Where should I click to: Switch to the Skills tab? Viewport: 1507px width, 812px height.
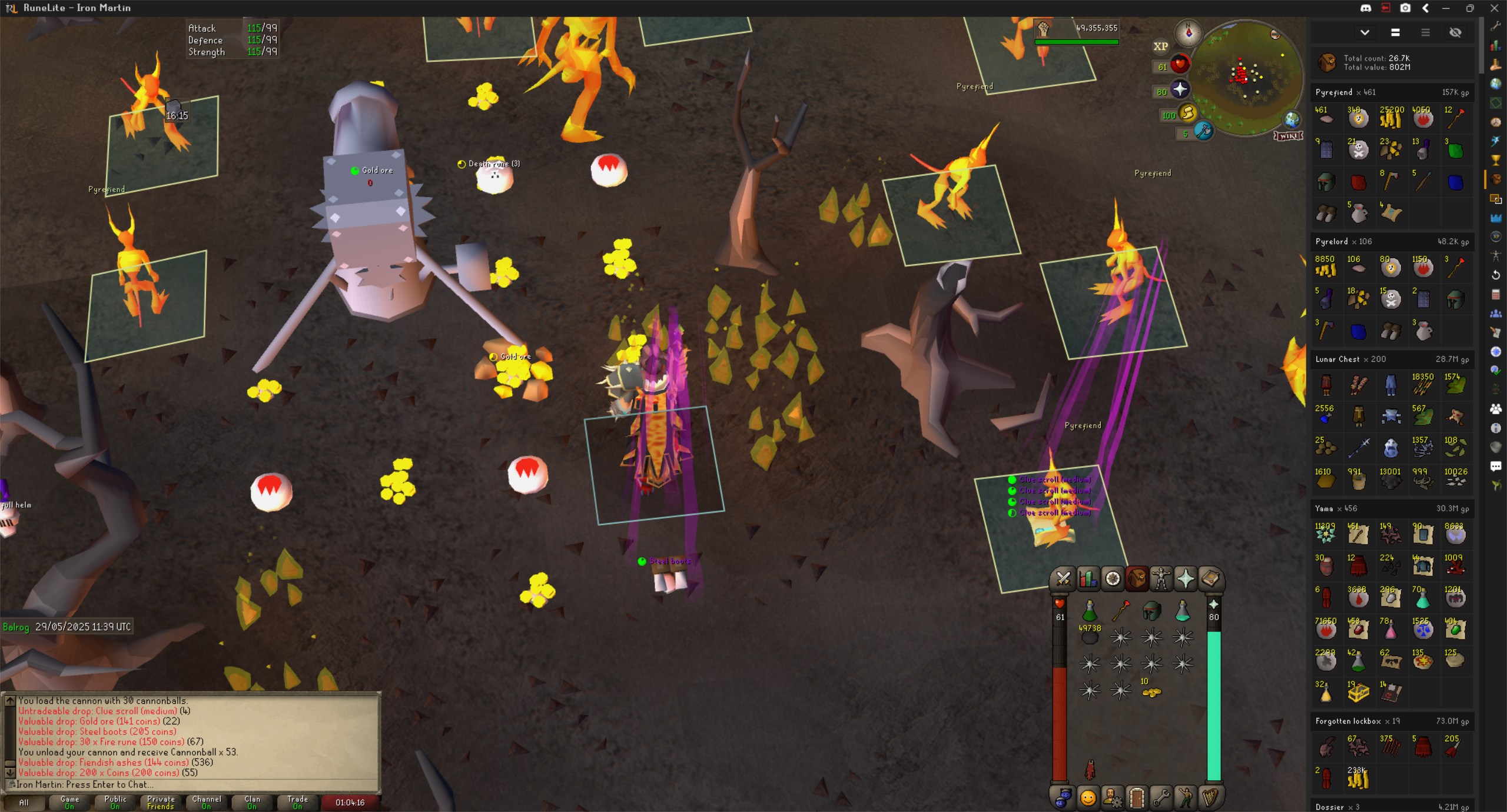[1087, 579]
